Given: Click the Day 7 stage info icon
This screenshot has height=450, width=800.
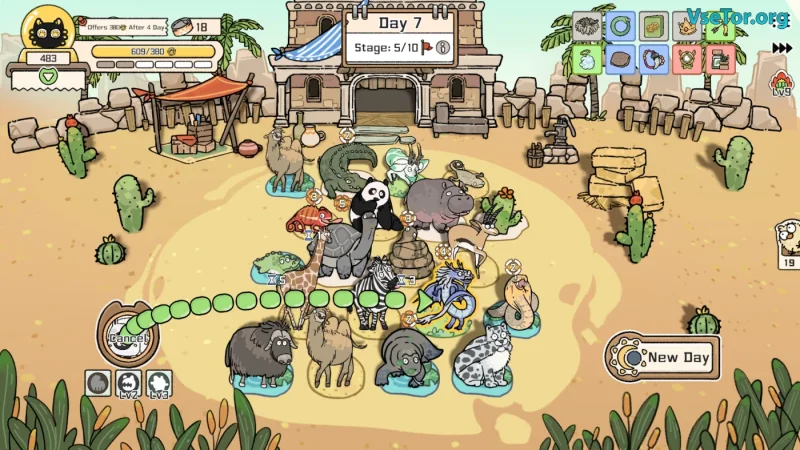Looking at the screenshot, I should tap(441, 46).
